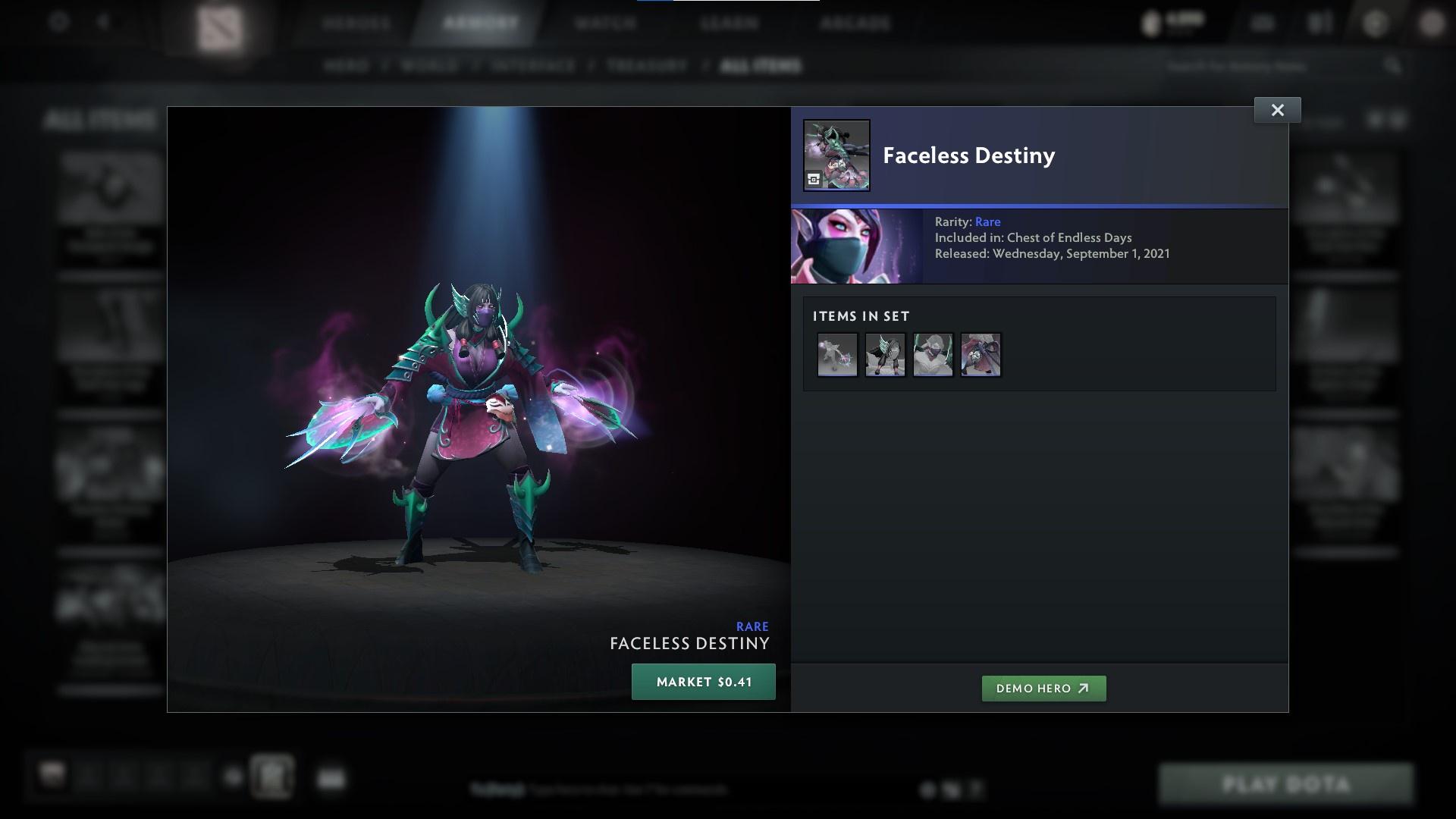Viewport: 1456px width, 819px height.
Task: Click the back arrow icon
Action: [105, 24]
